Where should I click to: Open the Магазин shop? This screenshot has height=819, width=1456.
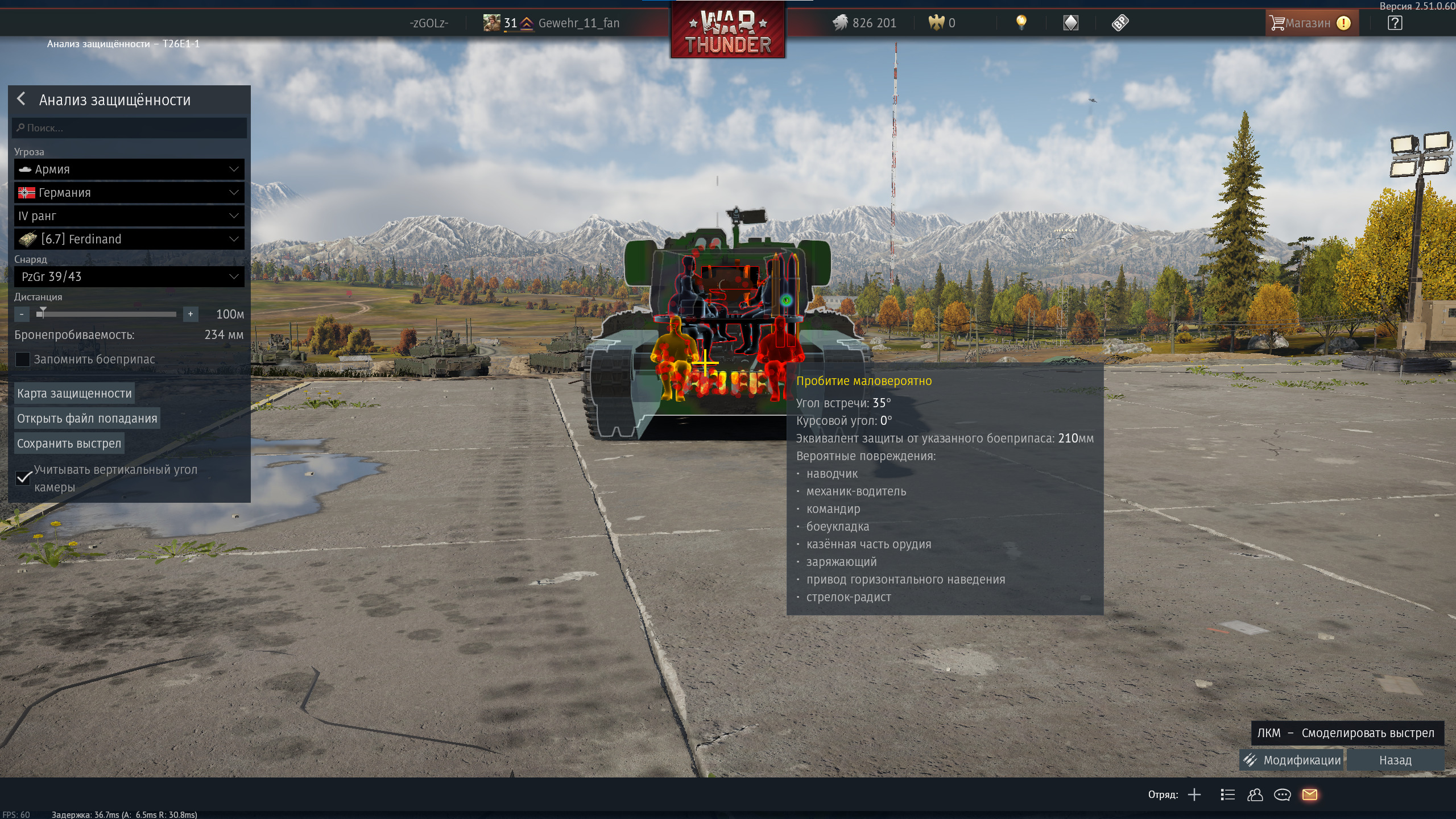pos(1308,23)
